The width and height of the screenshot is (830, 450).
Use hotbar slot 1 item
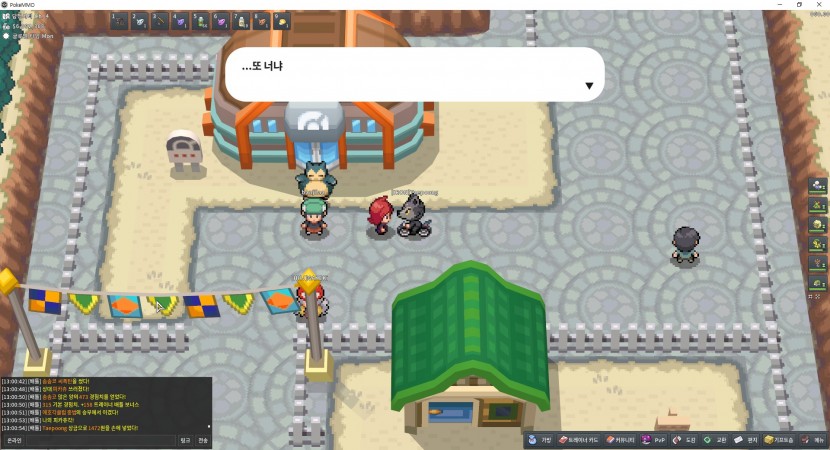(x=120, y=20)
